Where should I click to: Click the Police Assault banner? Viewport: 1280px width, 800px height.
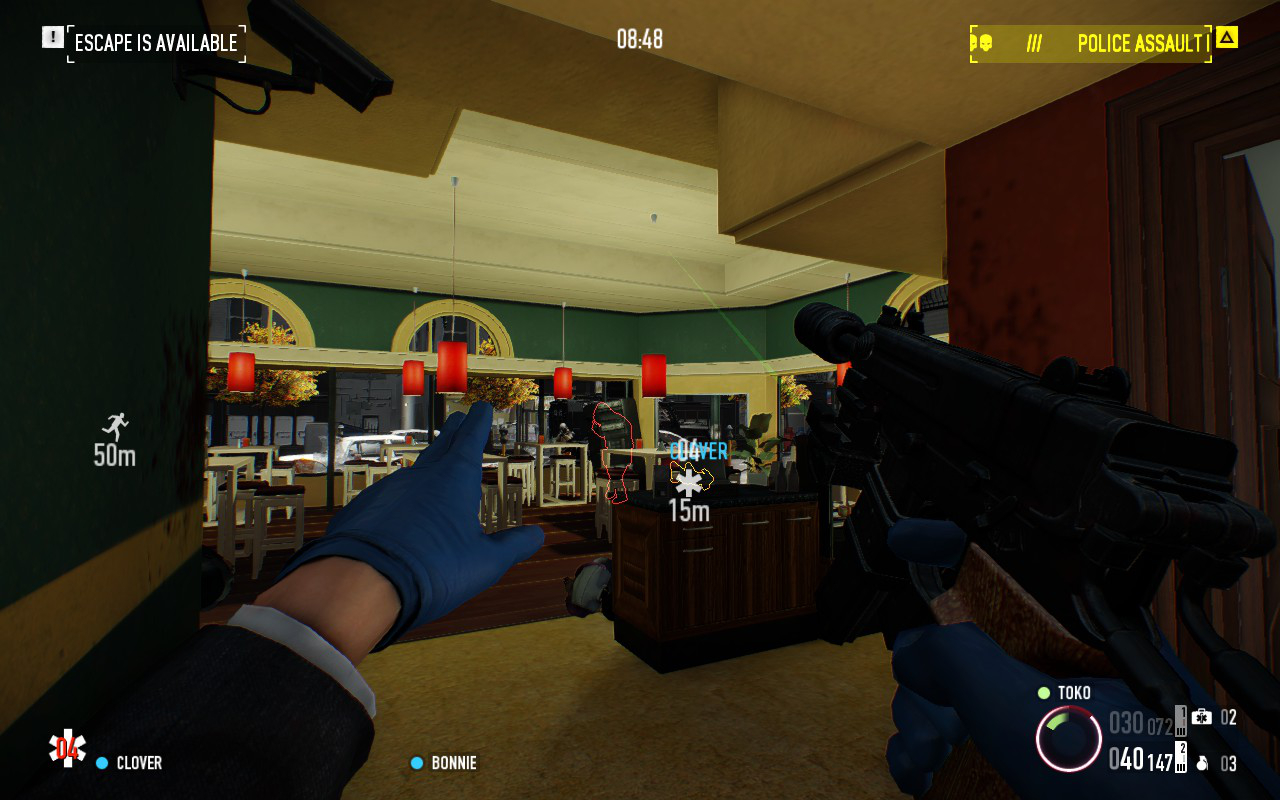tap(1091, 44)
